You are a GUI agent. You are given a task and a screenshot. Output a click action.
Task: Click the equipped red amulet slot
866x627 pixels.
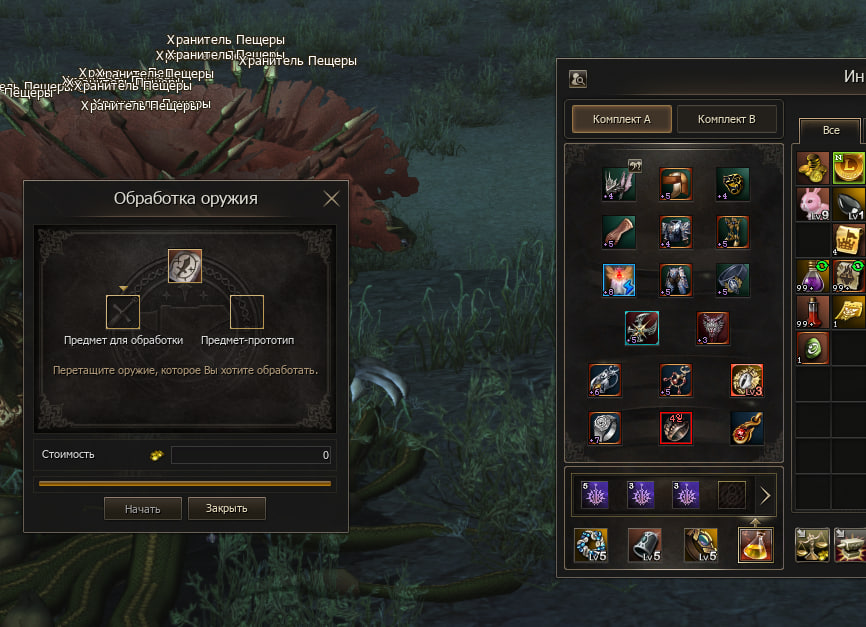[747, 427]
